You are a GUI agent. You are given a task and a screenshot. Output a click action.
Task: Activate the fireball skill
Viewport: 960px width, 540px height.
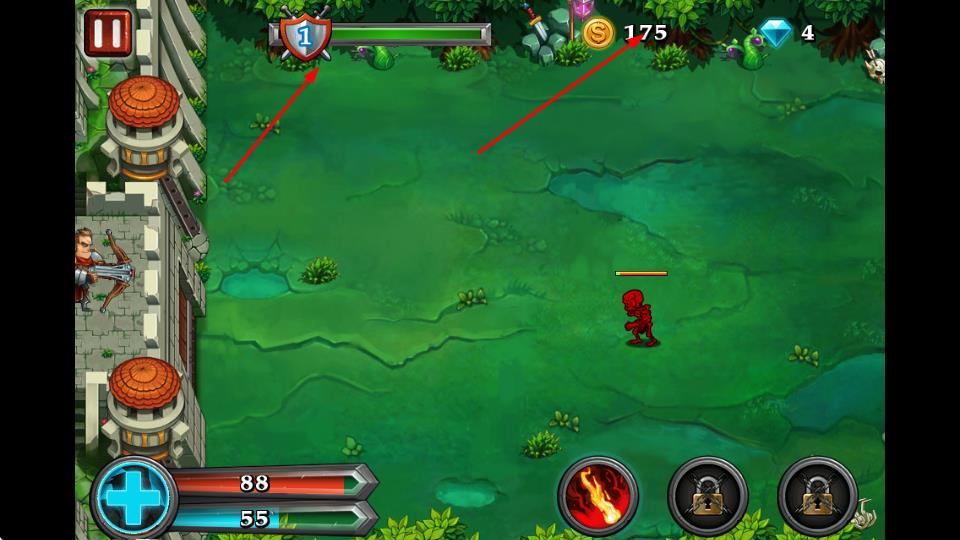(x=598, y=494)
